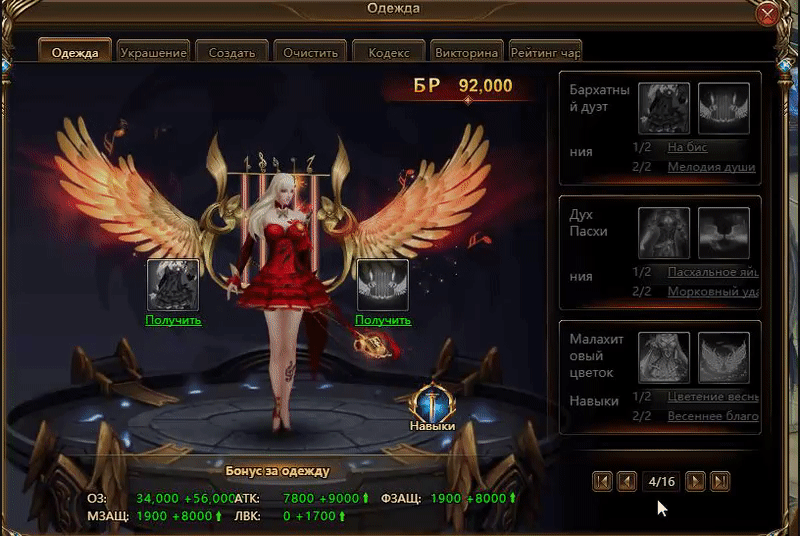Image resolution: width=800 pixels, height=536 pixels.
Task: Click Получить under the dress slot
Action: [x=173, y=320]
